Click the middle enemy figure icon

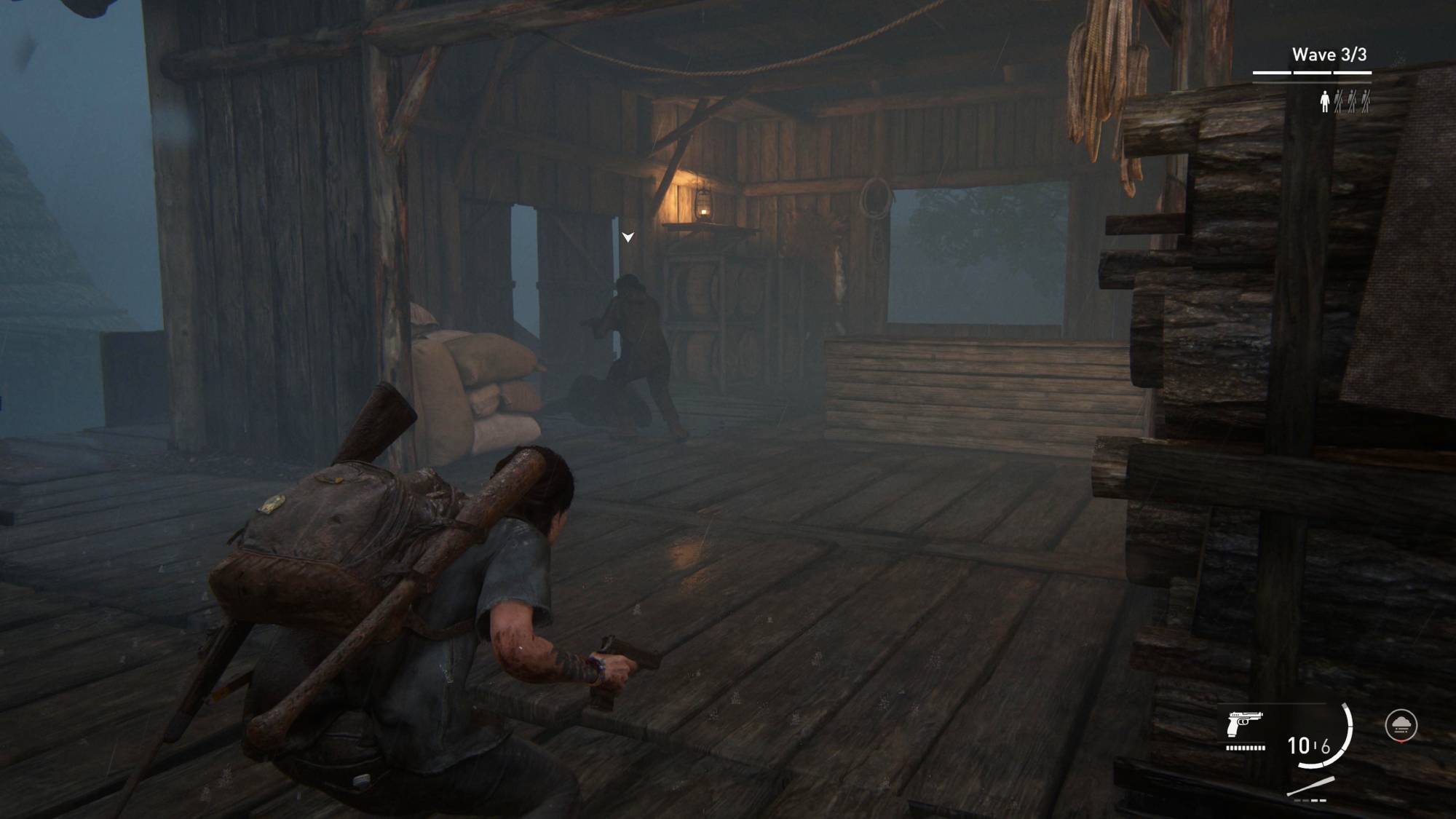(1352, 100)
